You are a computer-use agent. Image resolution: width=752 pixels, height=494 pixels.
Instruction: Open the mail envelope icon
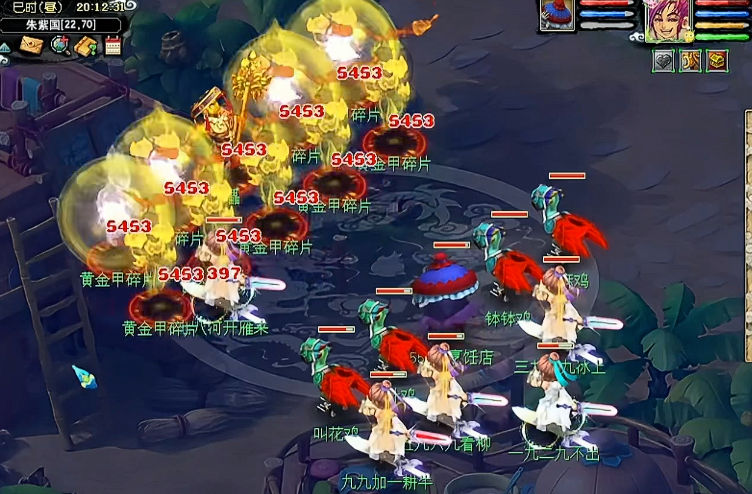(x=31, y=45)
